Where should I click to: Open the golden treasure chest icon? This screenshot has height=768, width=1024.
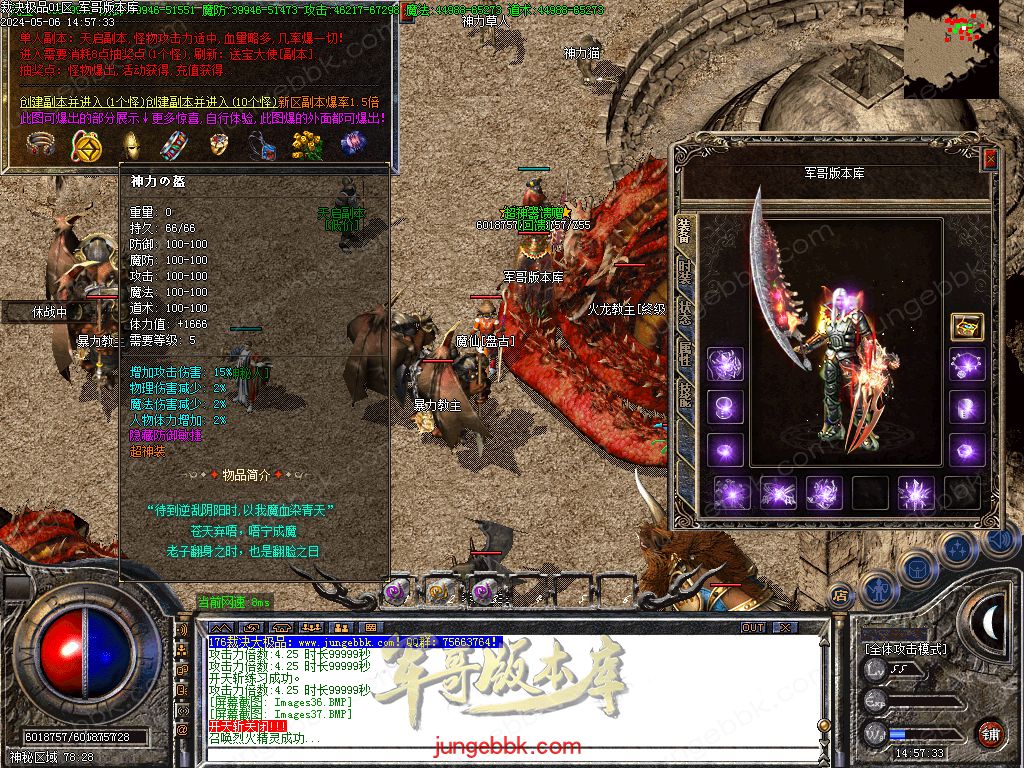(966, 327)
